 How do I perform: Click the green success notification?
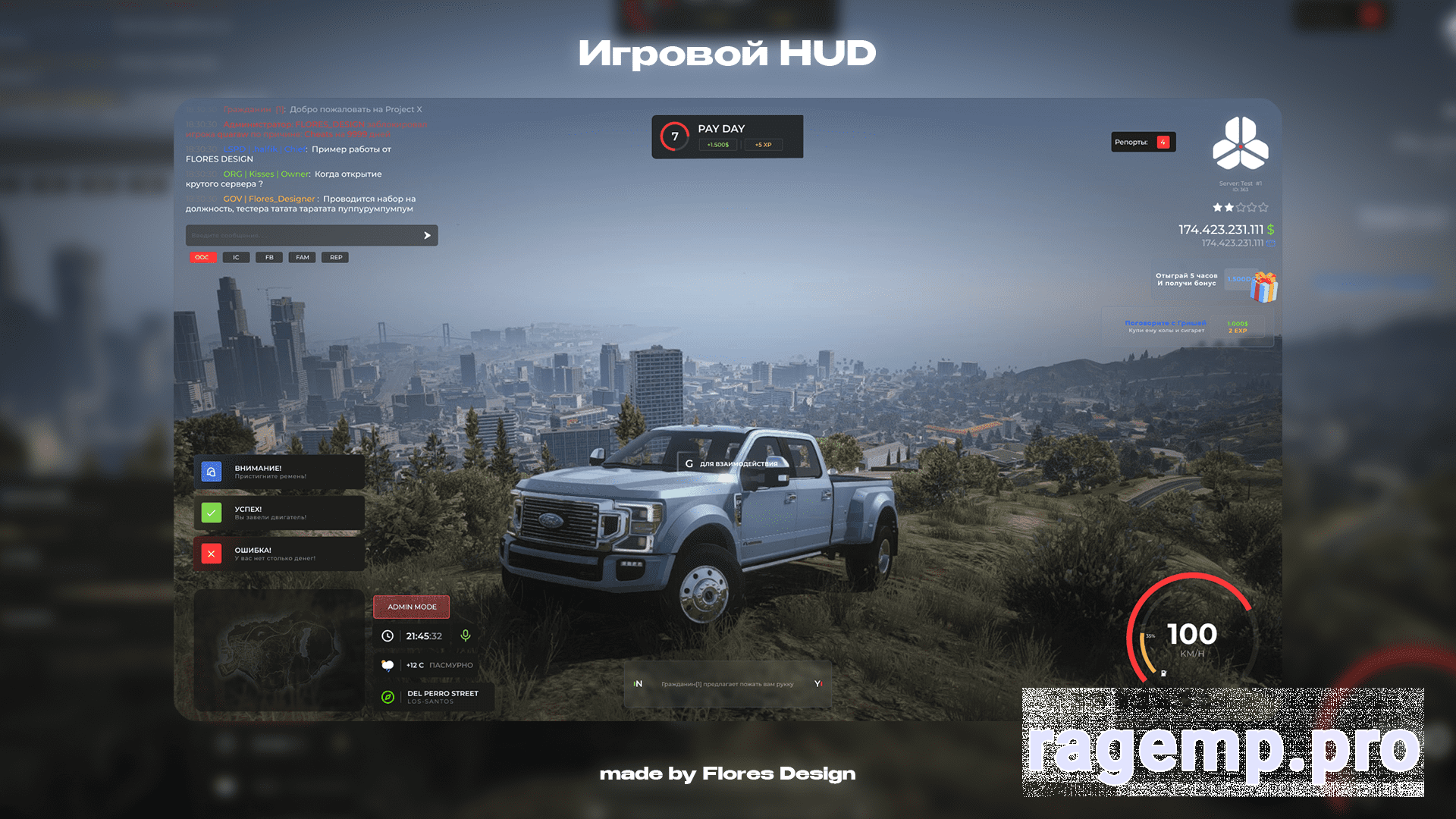279,513
